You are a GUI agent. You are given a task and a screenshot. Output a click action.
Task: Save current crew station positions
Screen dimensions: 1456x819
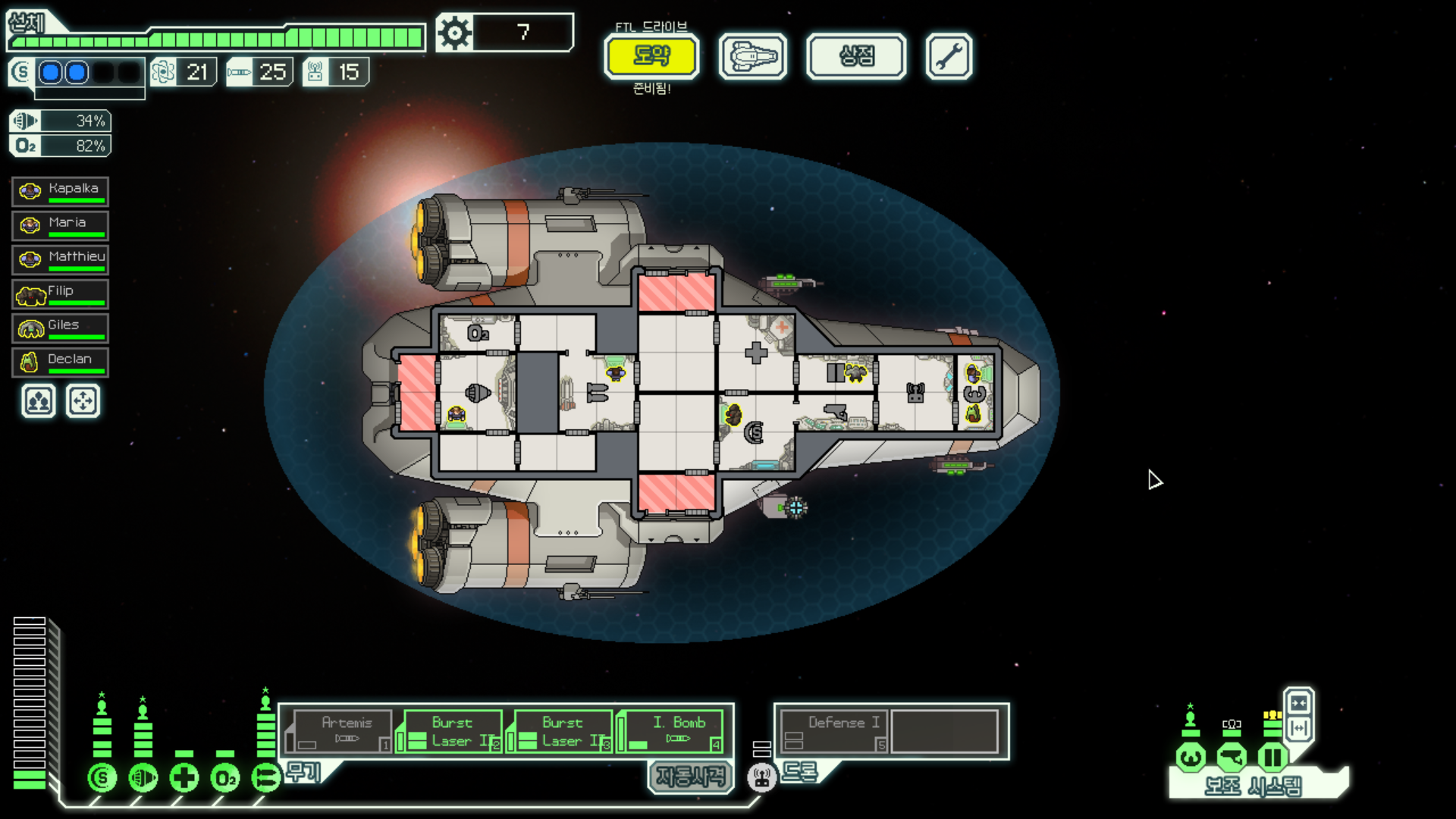(39, 400)
